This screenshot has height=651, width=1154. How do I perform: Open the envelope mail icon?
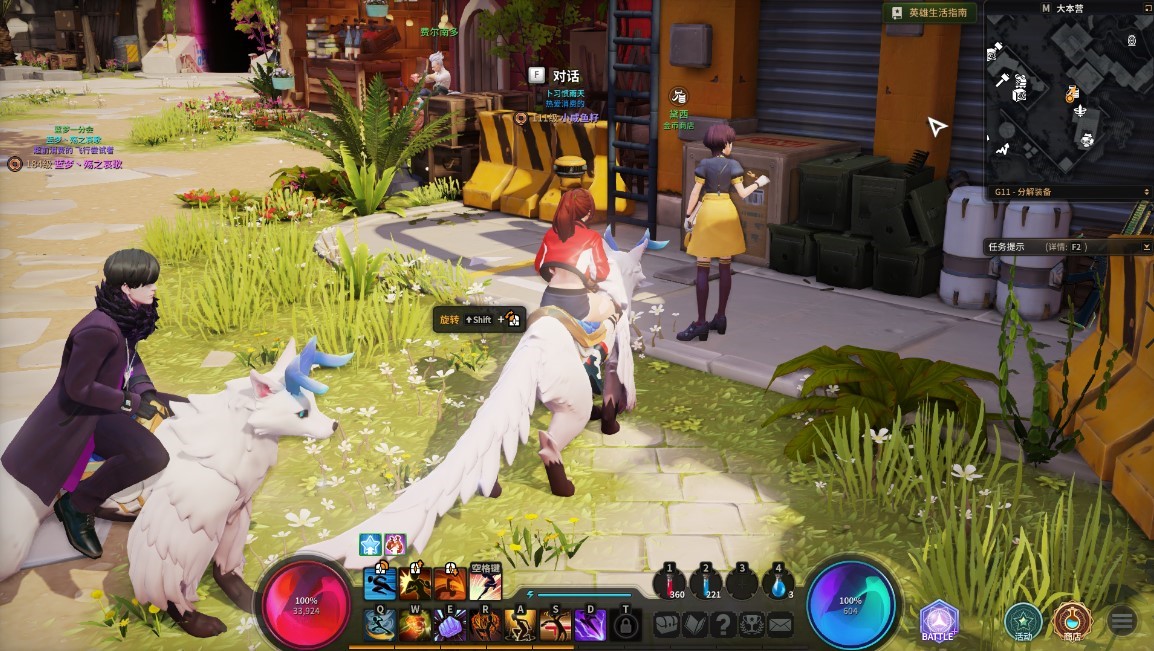[780, 624]
